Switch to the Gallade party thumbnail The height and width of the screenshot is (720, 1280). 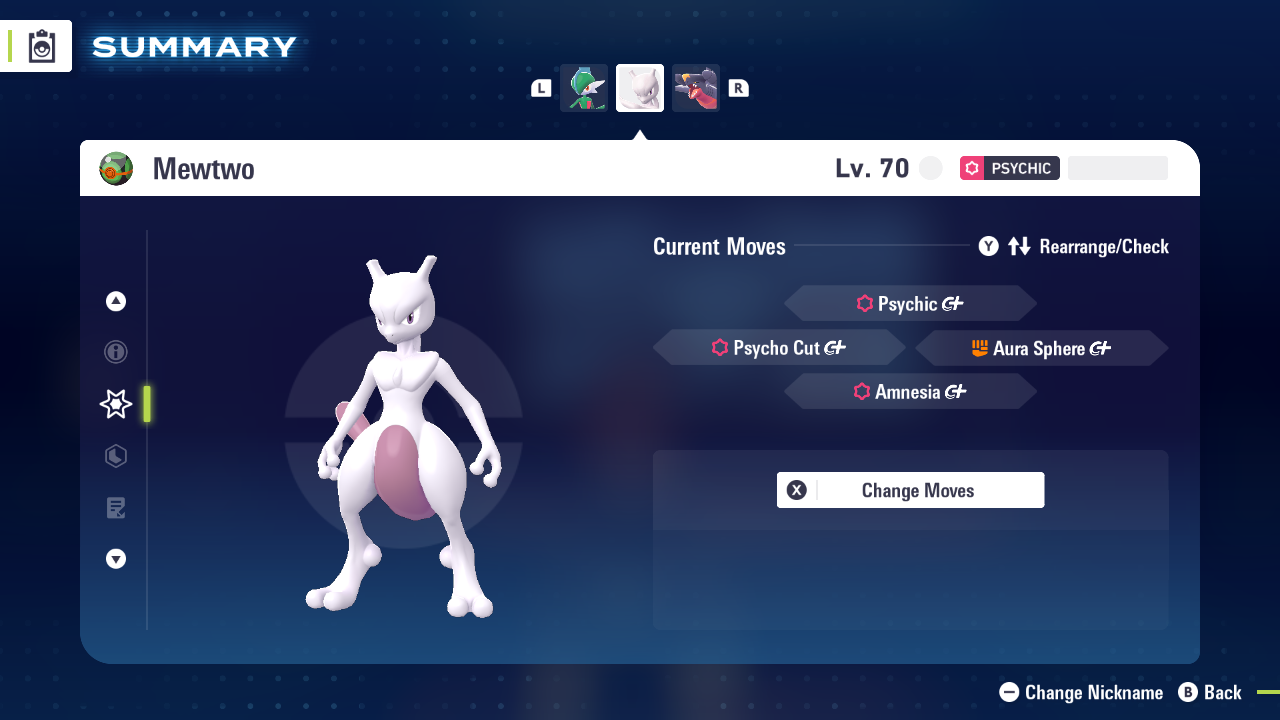point(584,87)
